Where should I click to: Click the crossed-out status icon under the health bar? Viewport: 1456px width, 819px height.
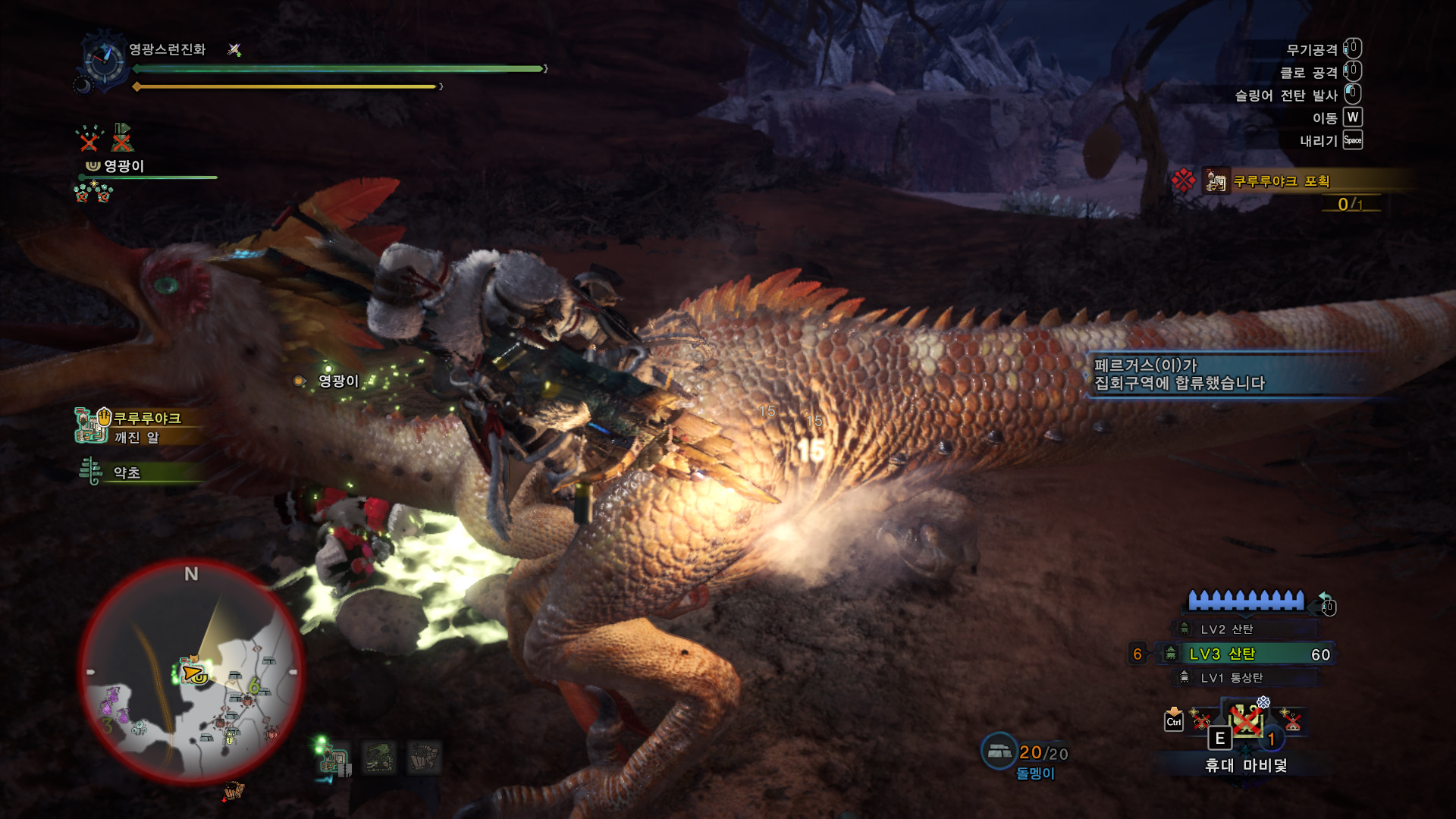(x=89, y=138)
